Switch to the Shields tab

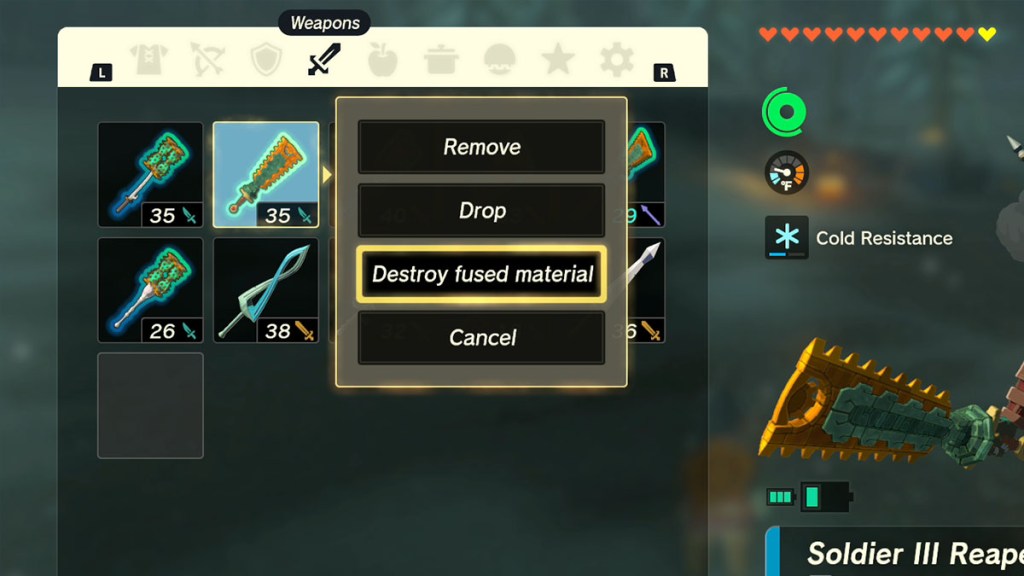coord(266,61)
